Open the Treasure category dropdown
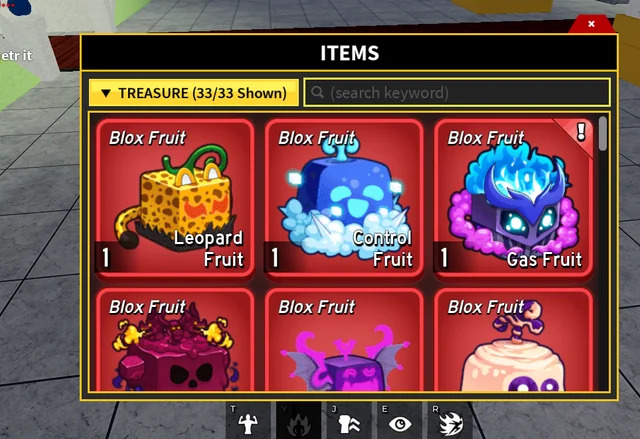 193,93
